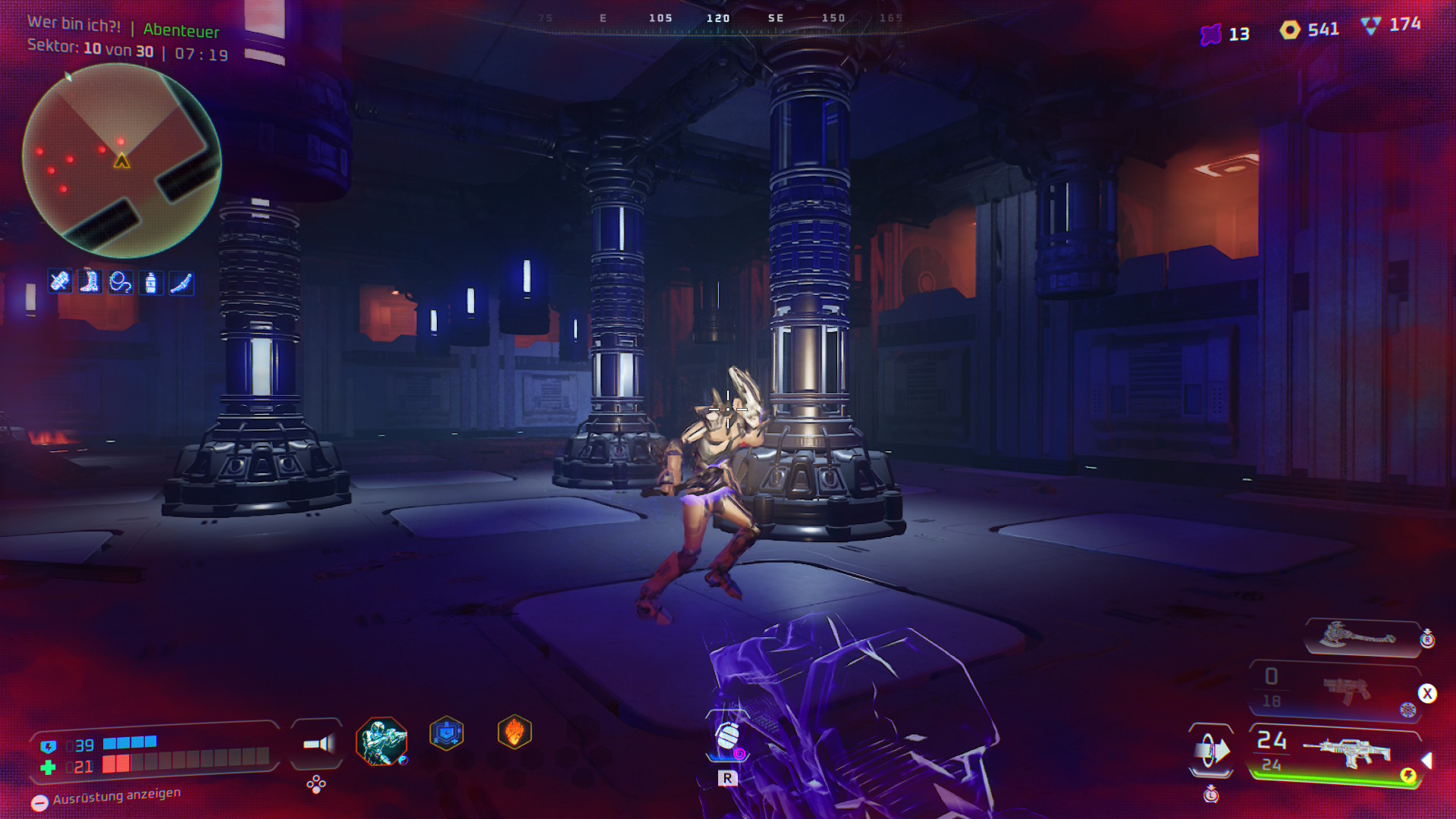The width and height of the screenshot is (1456, 819).
Task: Select the blue shield perk hexagon
Action: tap(447, 734)
